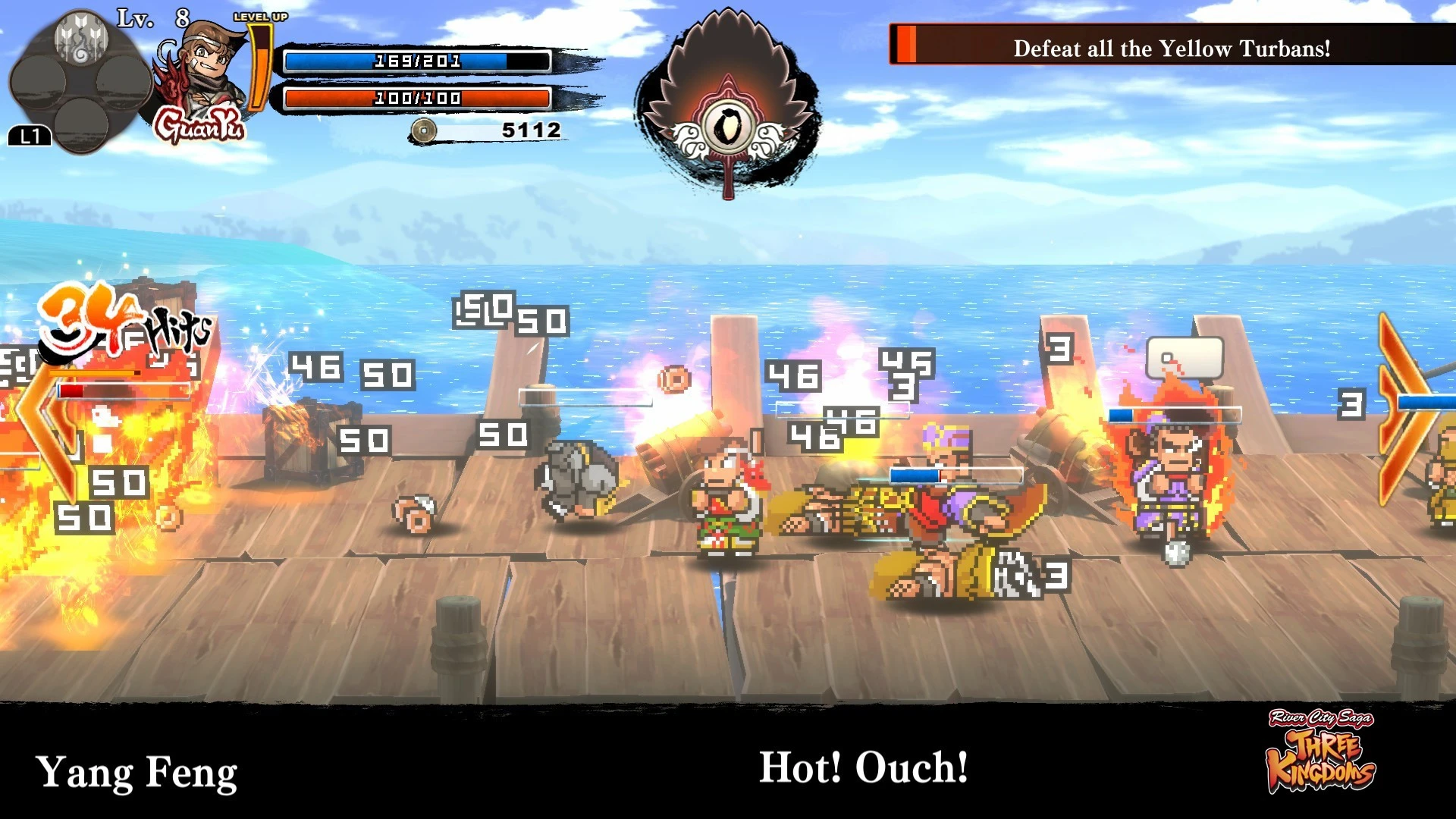
Task: Click the River City Saga logo
Action: click(1321, 752)
